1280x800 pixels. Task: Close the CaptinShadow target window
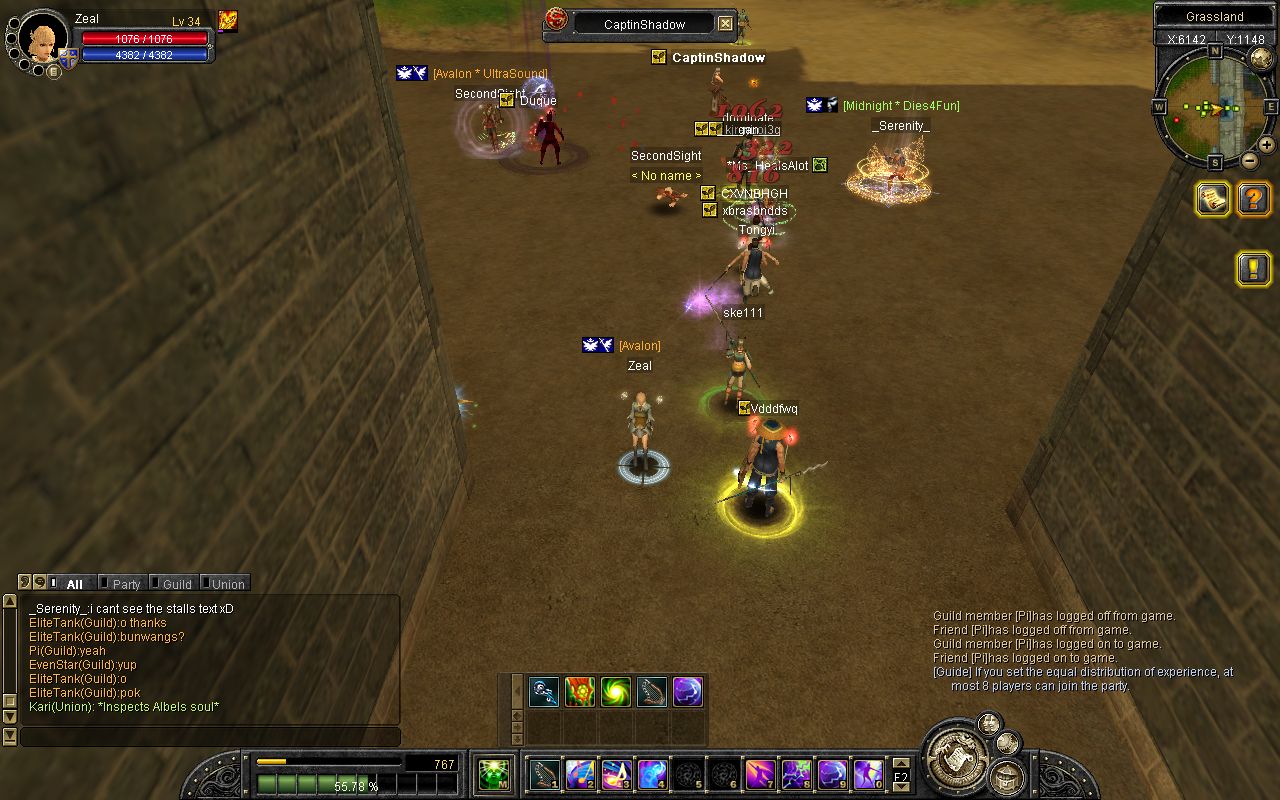coord(726,24)
